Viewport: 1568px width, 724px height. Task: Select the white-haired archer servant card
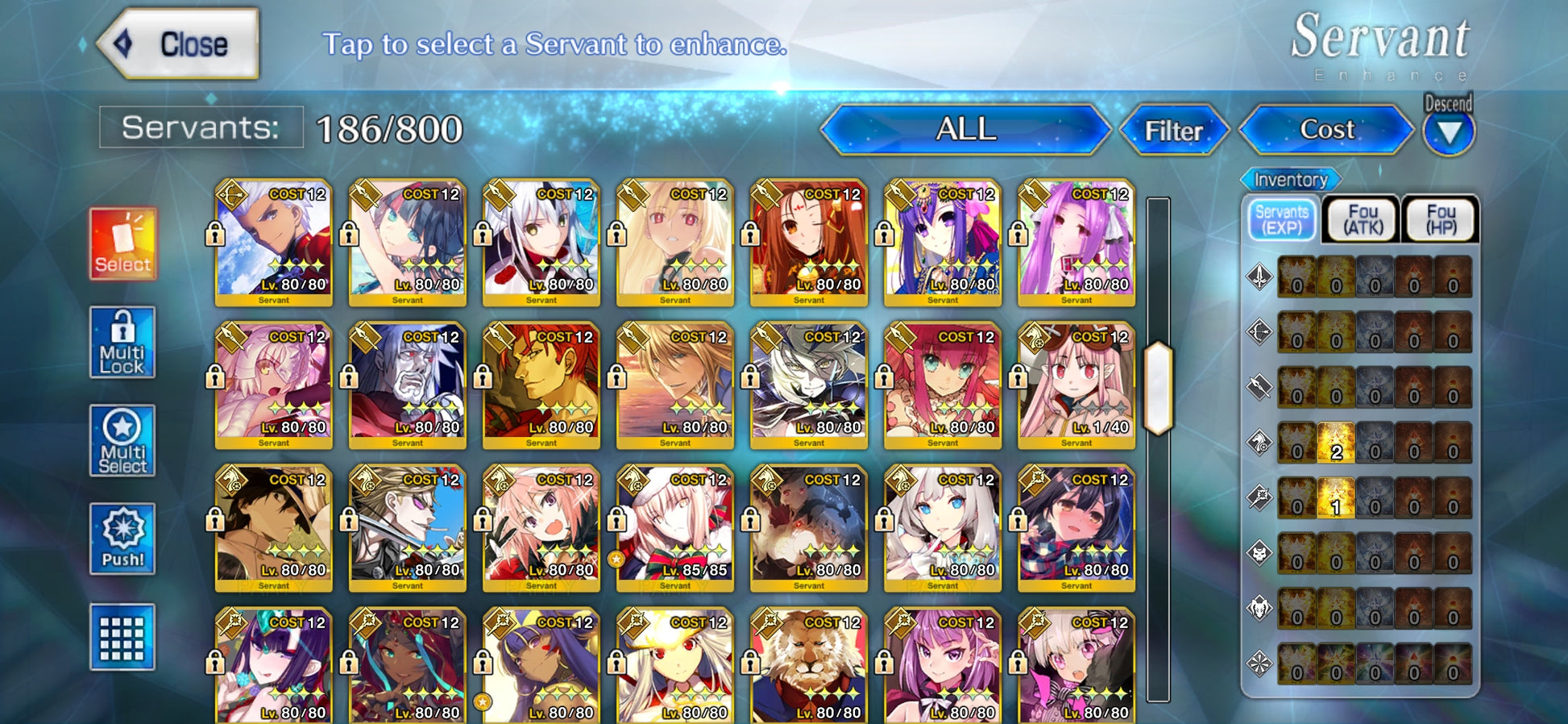pos(274,242)
